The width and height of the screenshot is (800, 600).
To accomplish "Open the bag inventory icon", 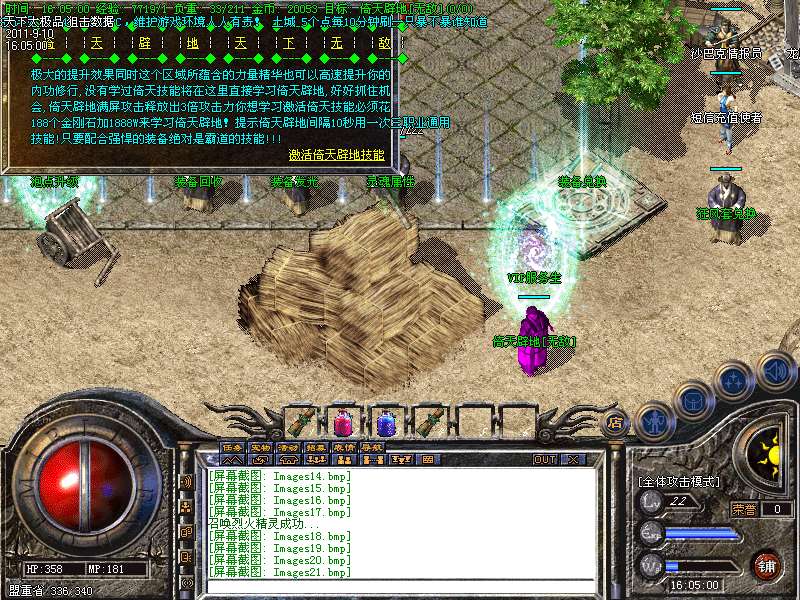I will pos(693,400).
